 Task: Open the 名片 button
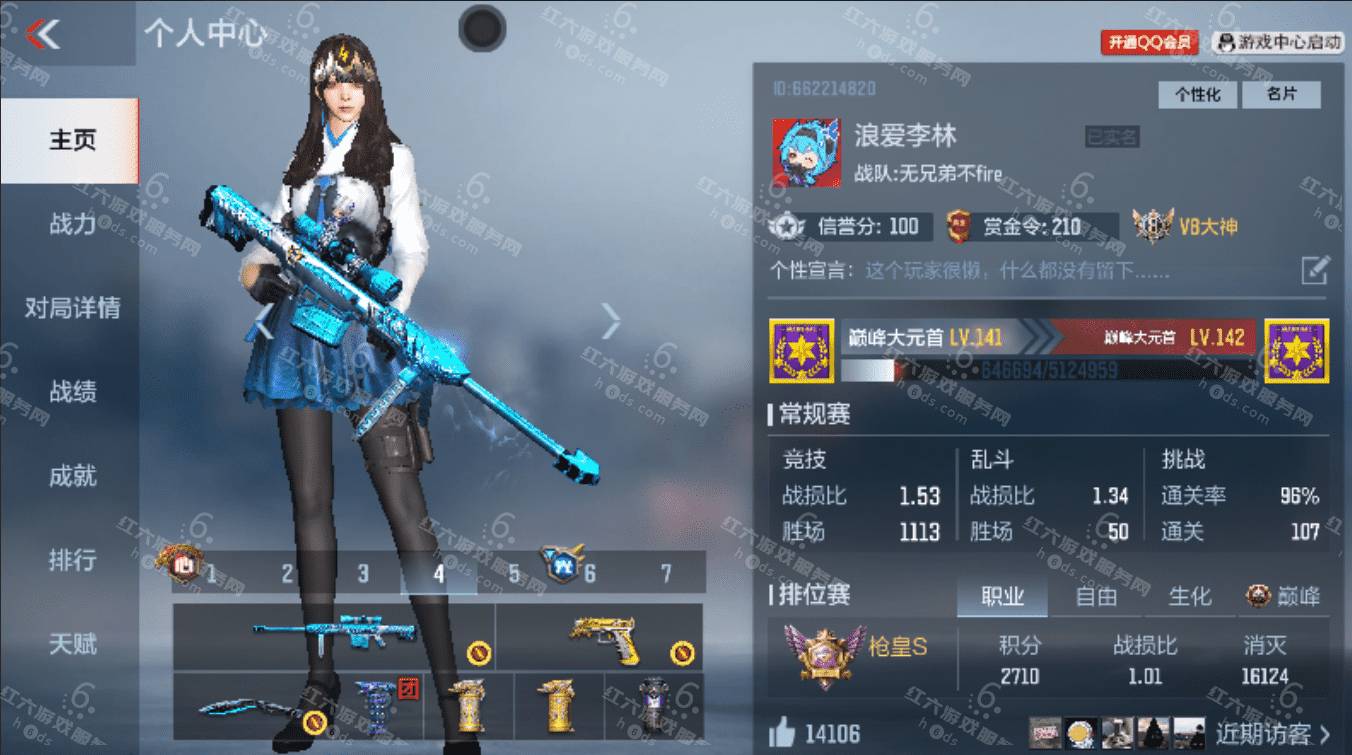[x=1281, y=94]
